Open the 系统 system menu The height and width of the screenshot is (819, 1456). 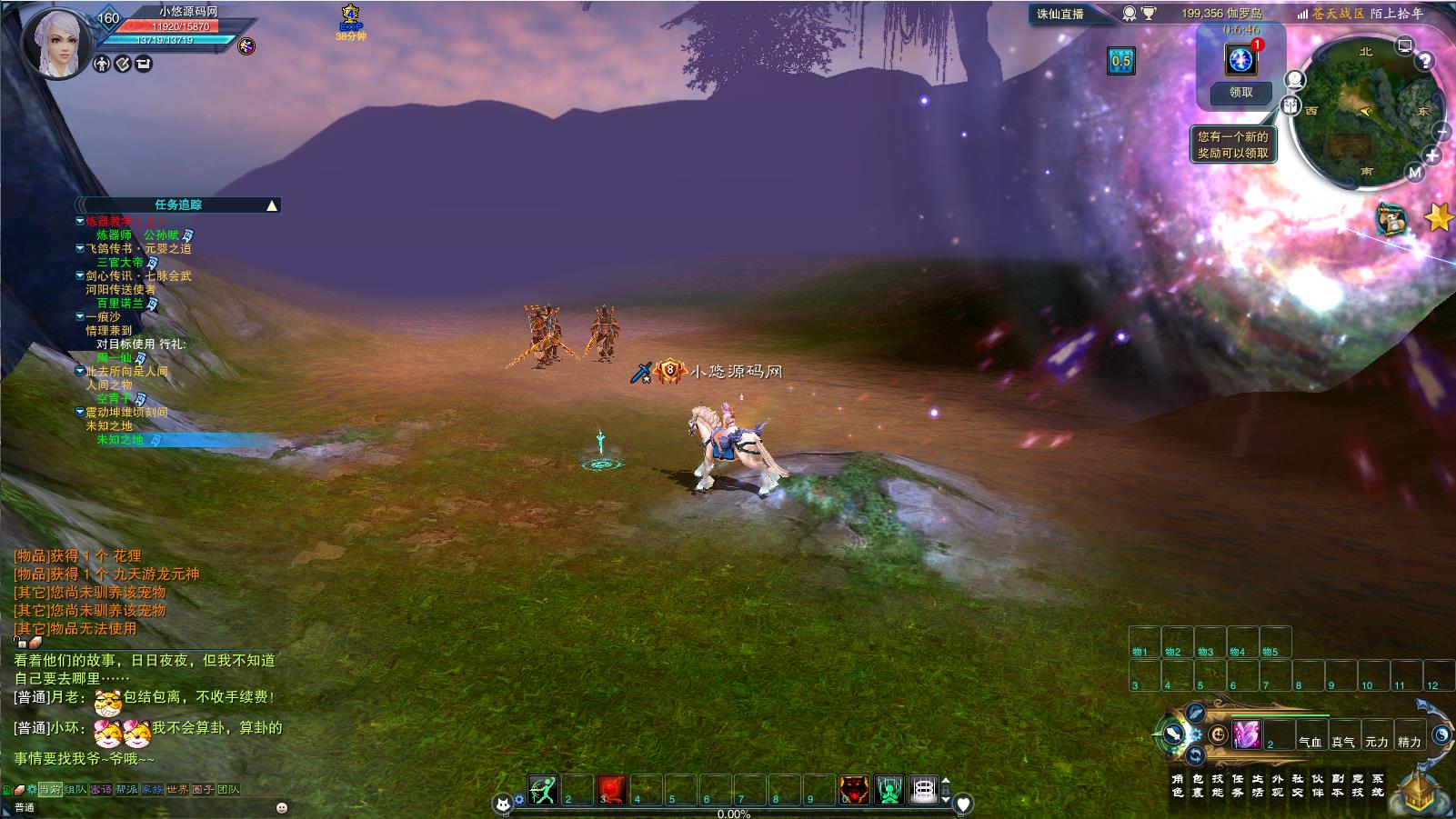(1378, 785)
